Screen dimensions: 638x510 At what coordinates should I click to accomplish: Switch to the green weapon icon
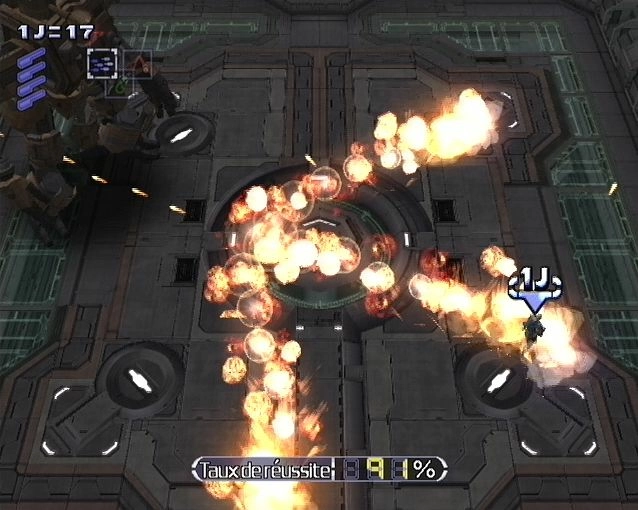120,88
